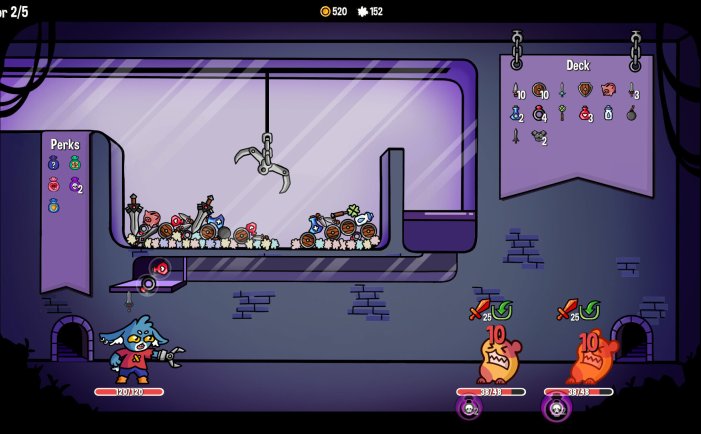
Task: Choose the blue flask potion in the deck
Action: [516, 113]
